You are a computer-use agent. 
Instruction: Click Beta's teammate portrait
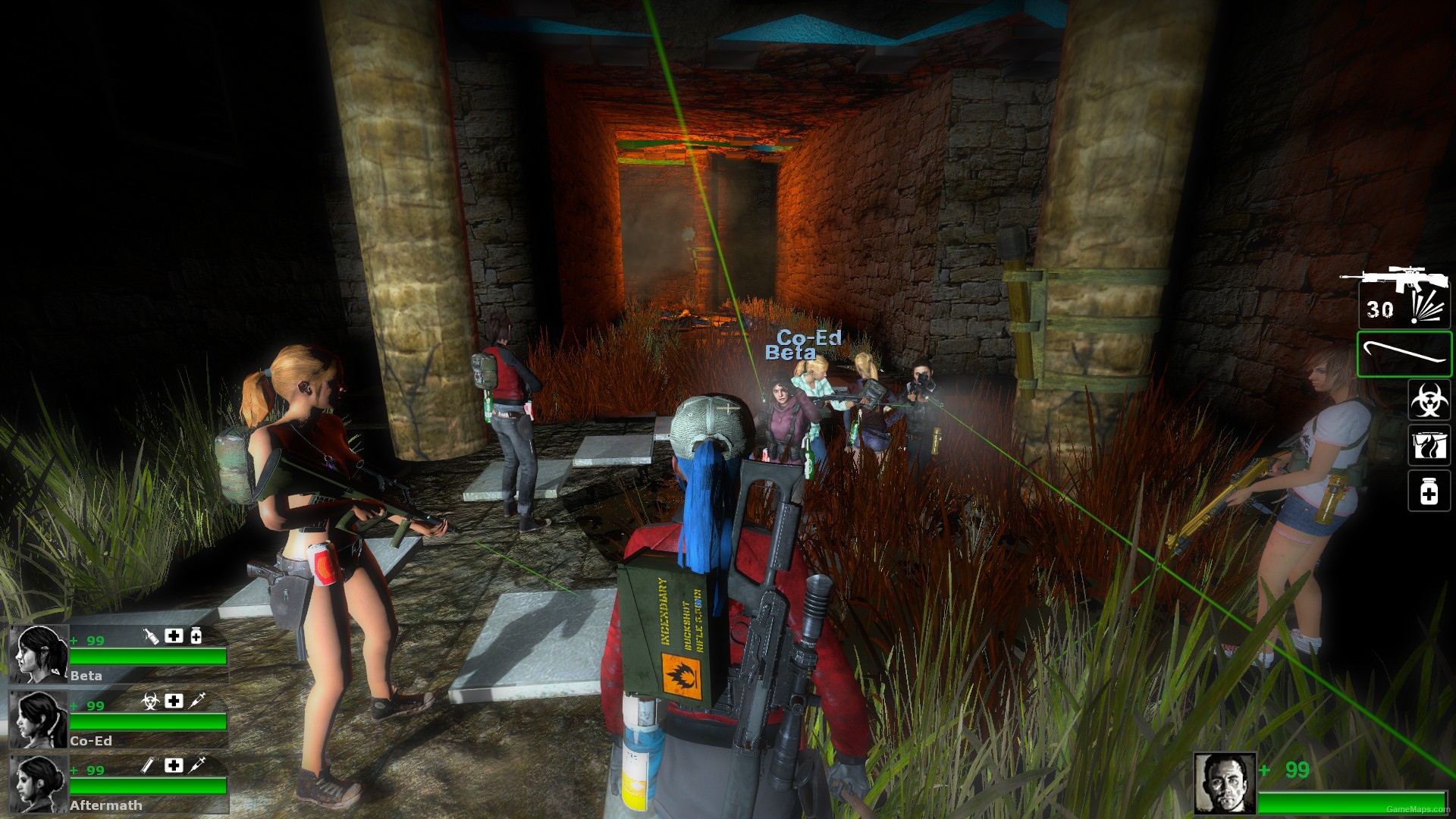pyautogui.click(x=38, y=654)
